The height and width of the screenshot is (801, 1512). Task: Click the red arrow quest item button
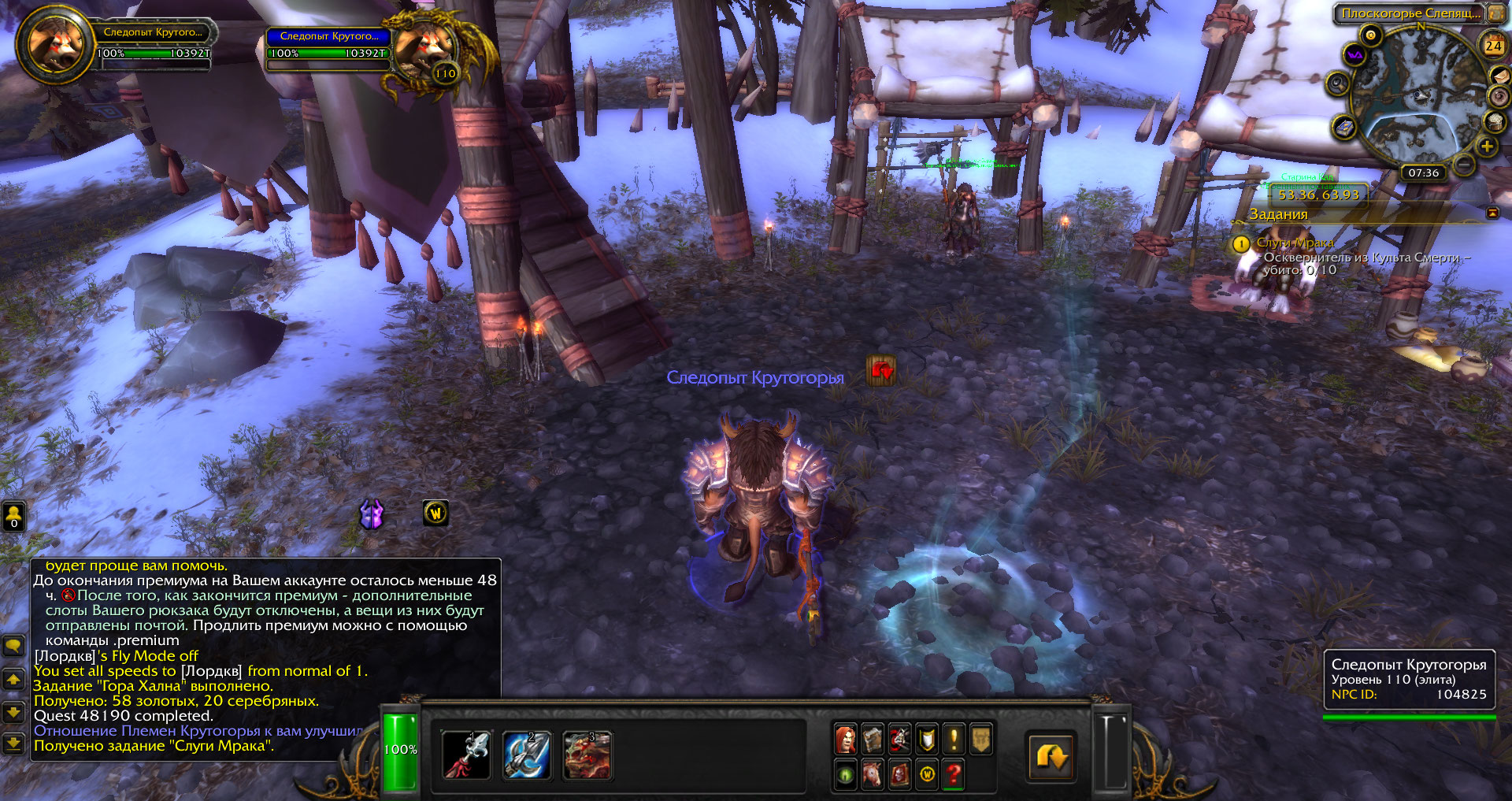881,369
